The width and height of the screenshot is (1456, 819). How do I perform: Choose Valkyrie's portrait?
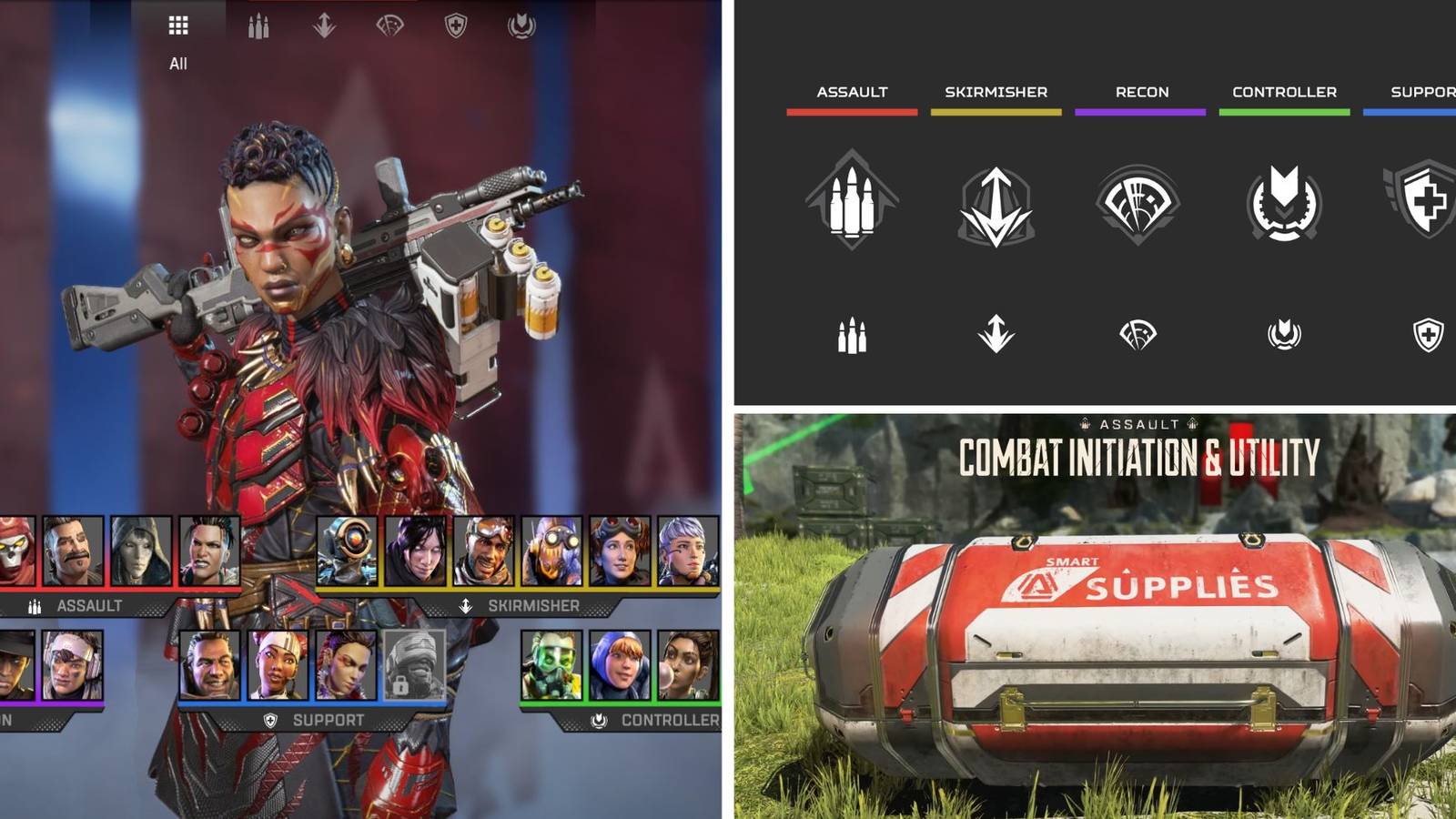688,551
